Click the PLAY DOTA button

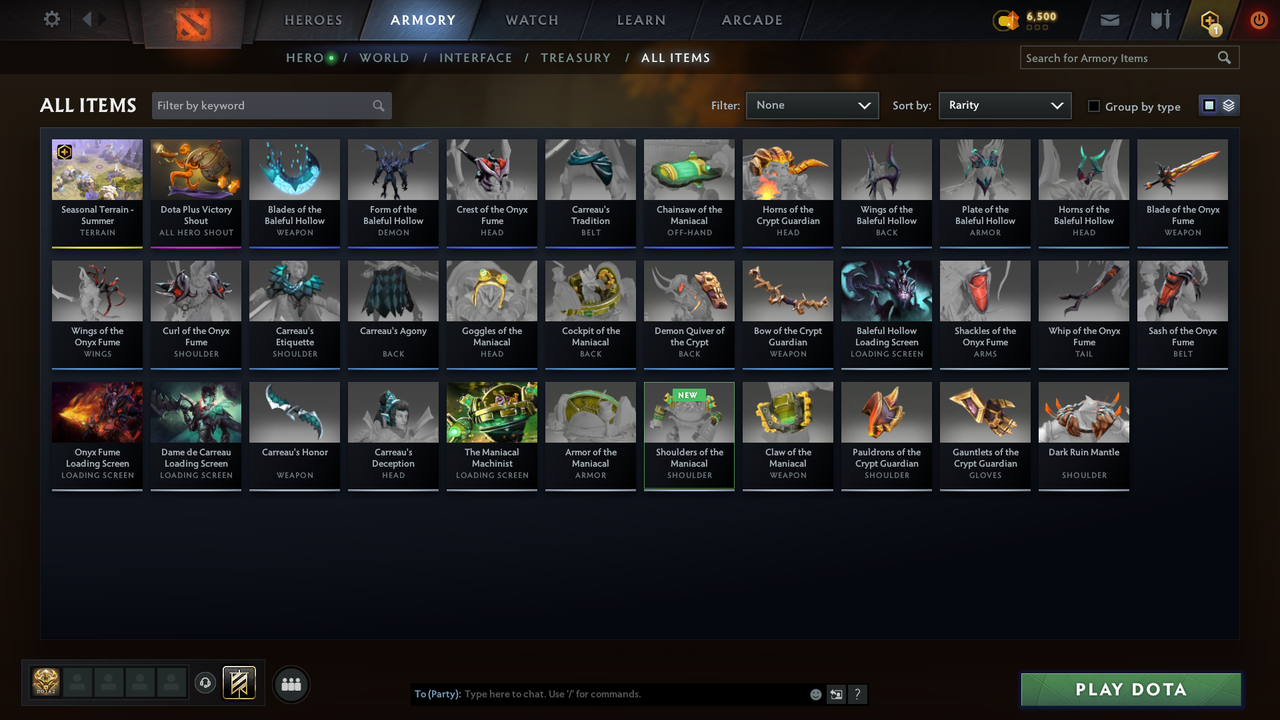tap(1130, 689)
